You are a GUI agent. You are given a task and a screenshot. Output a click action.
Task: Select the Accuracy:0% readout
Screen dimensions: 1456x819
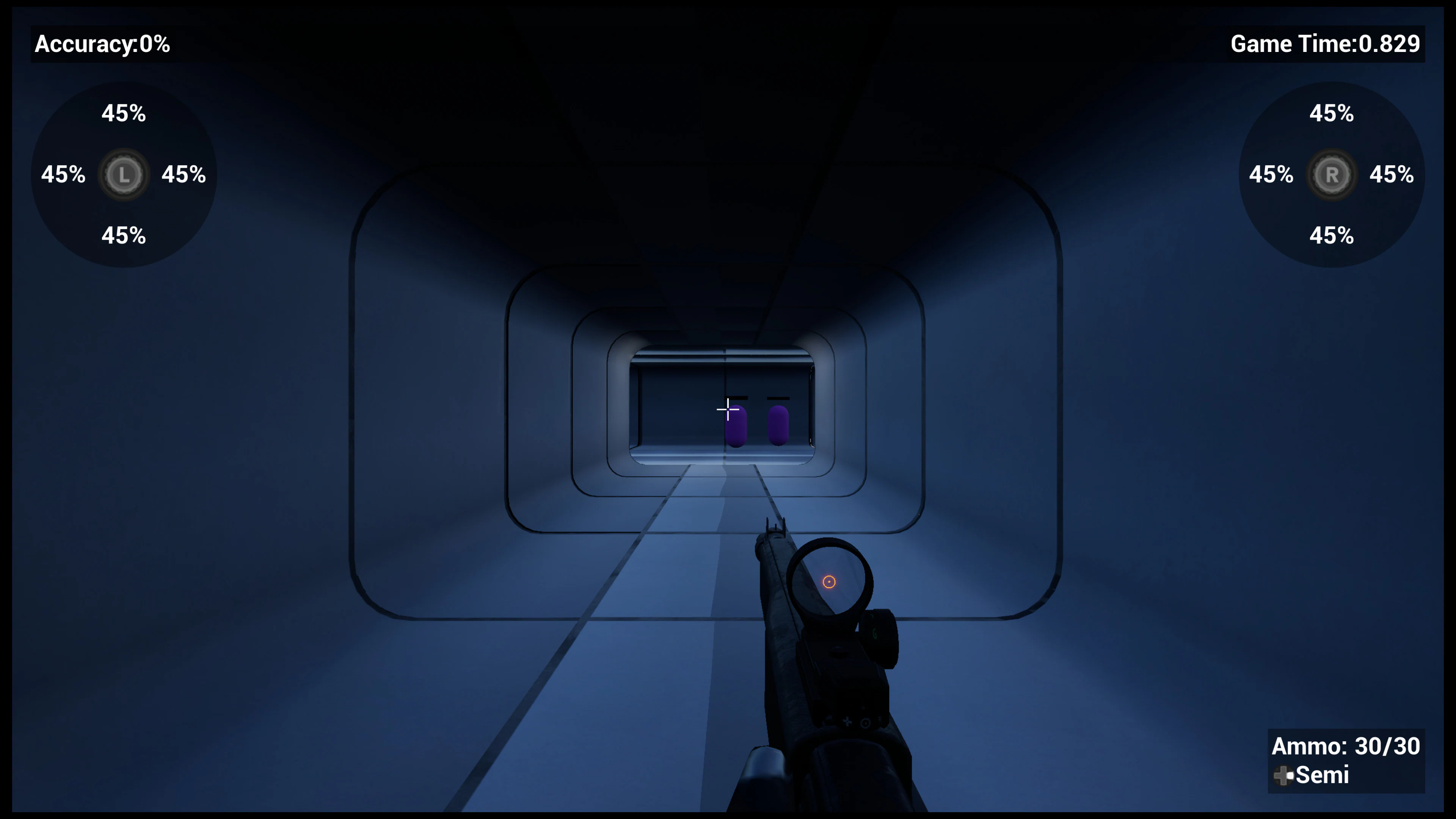[x=102, y=45]
